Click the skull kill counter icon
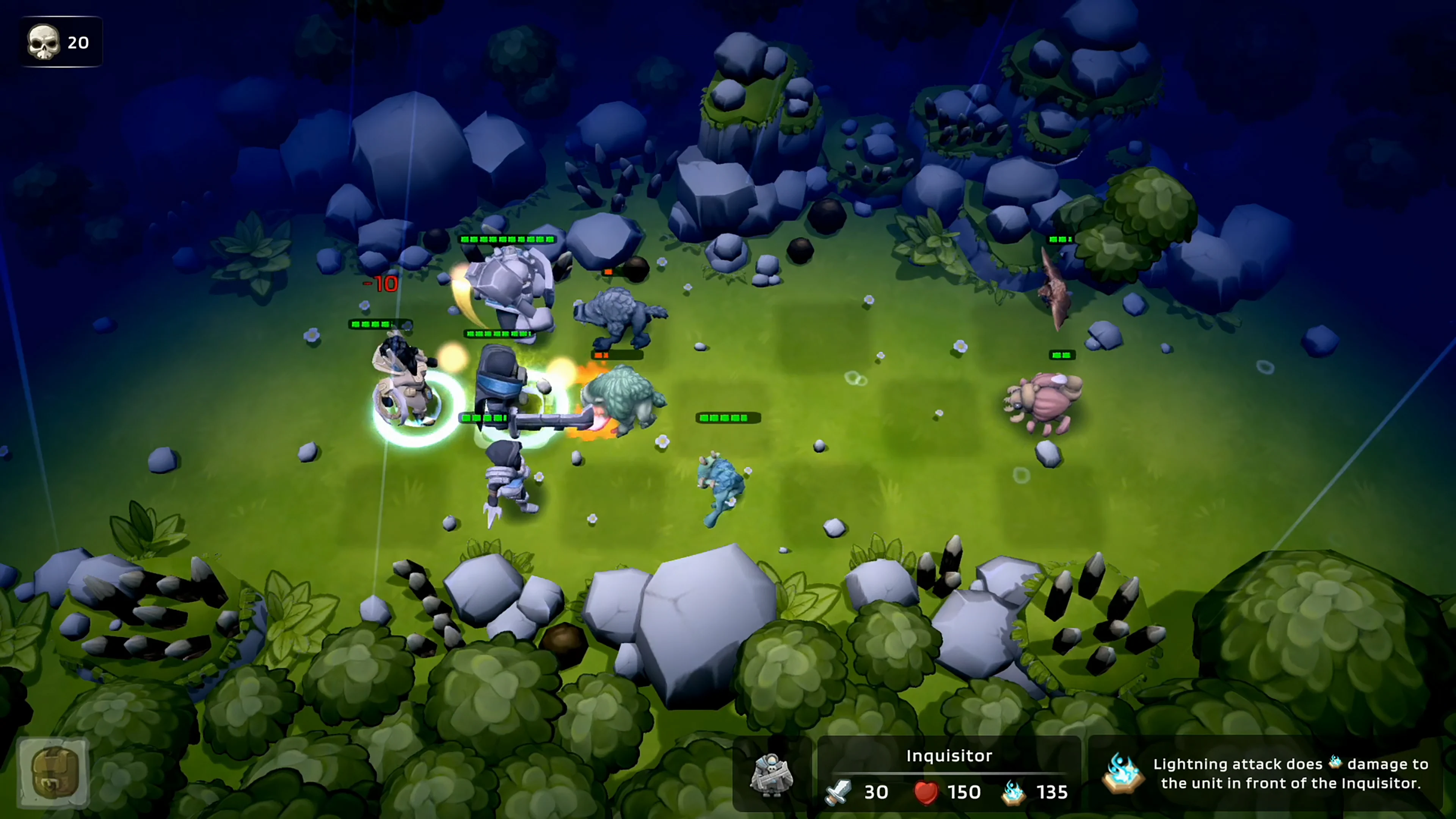Image resolution: width=1456 pixels, height=819 pixels. tap(45, 42)
